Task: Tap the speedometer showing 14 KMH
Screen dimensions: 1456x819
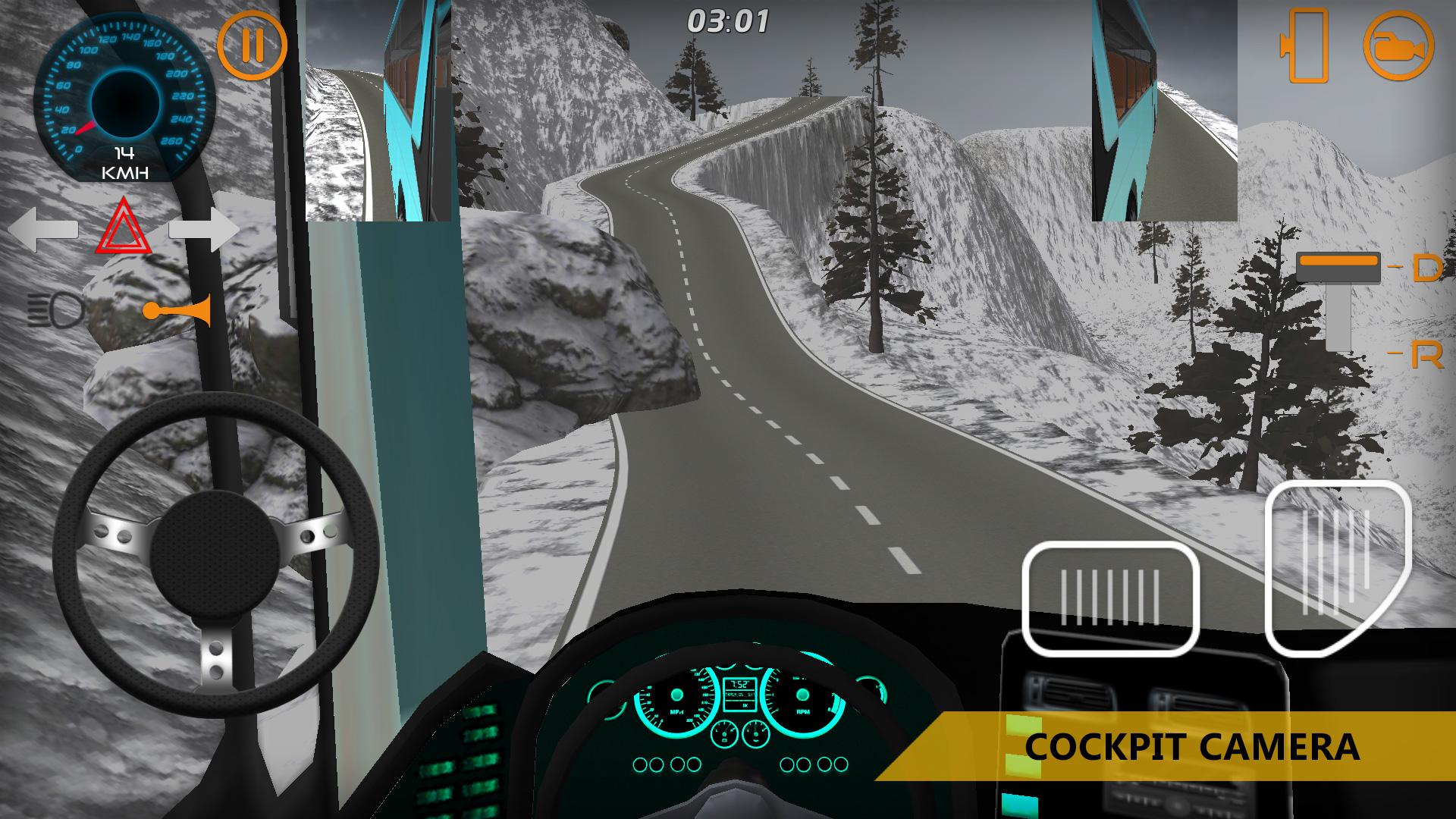Action: pos(125,99)
